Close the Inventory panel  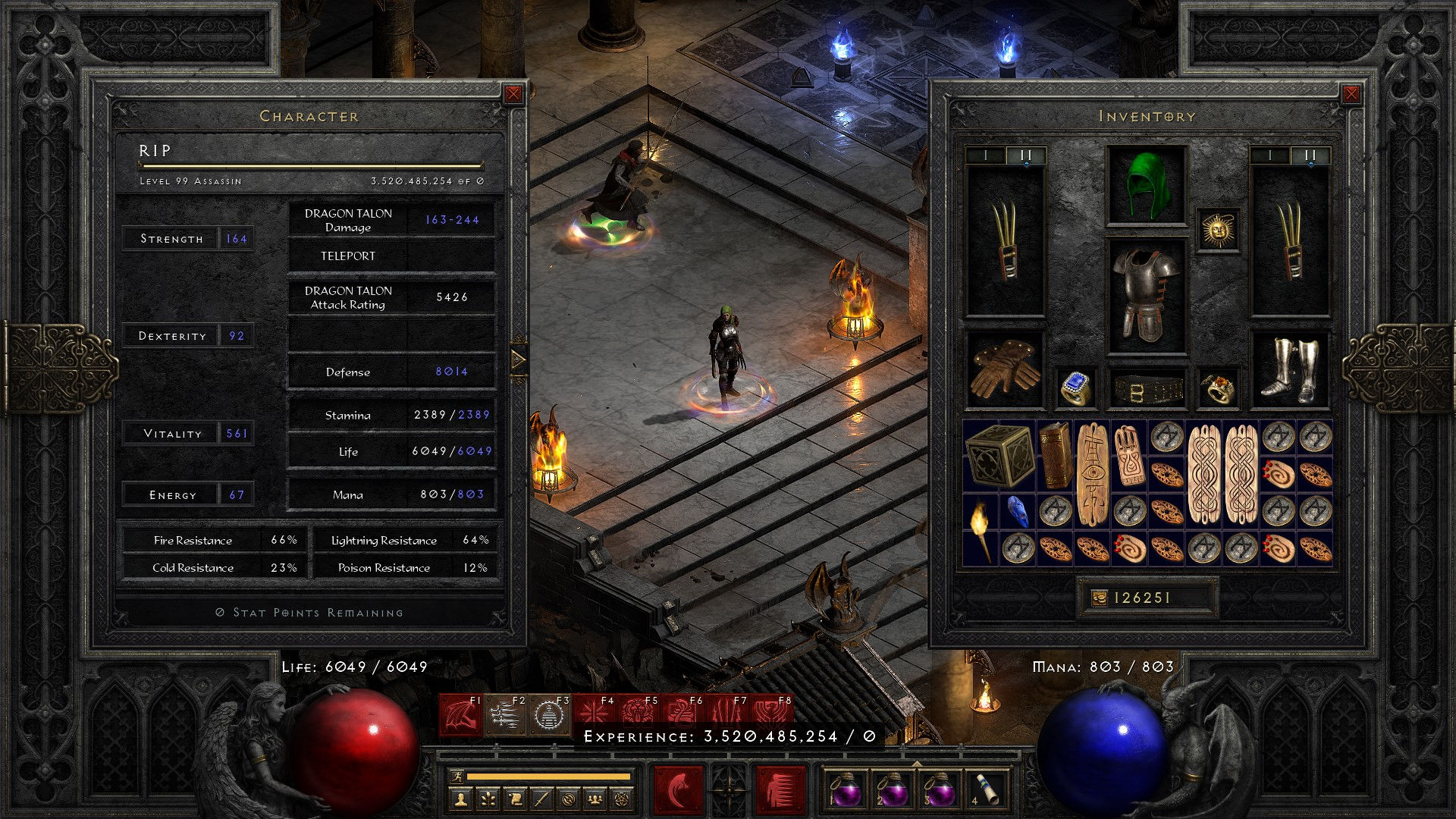coord(1351,94)
